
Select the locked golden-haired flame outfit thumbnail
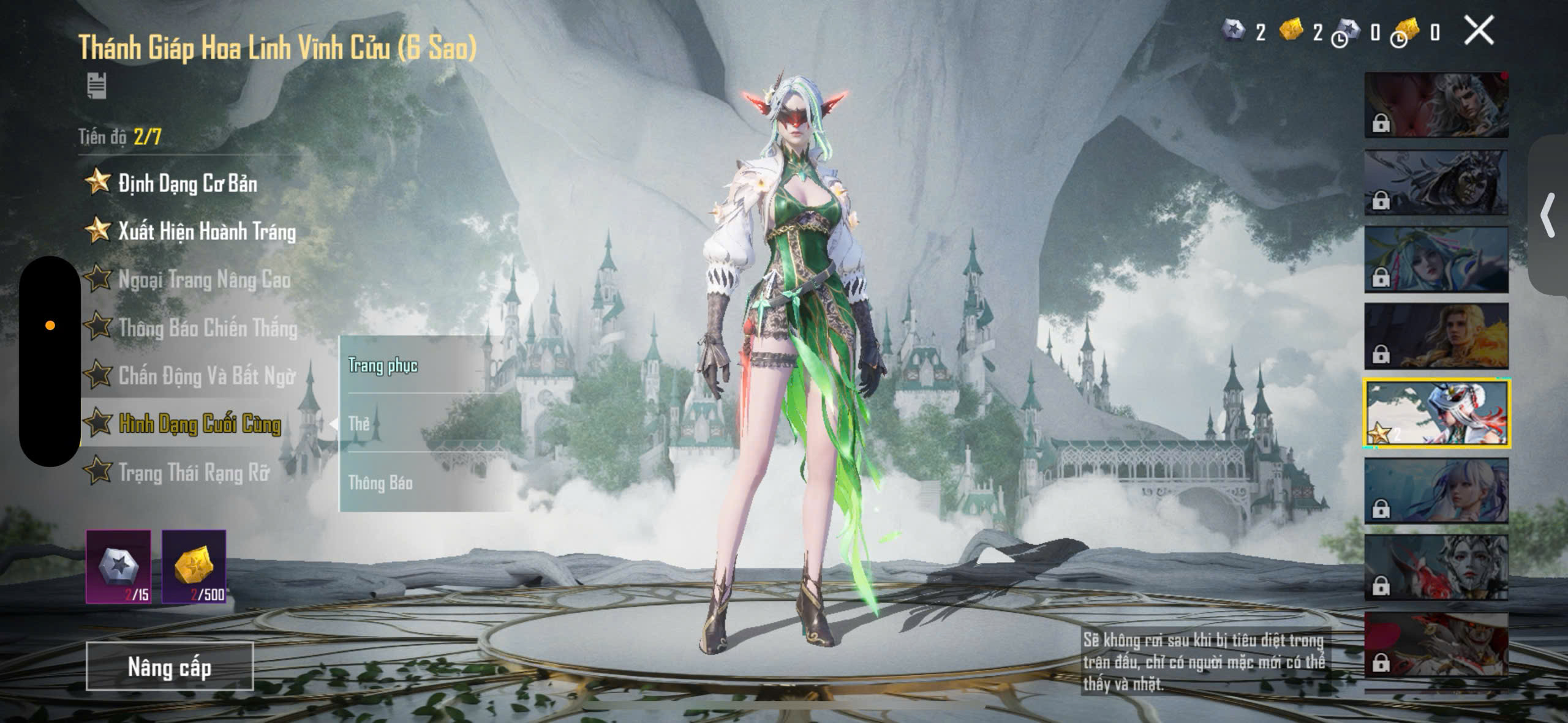(1436, 336)
